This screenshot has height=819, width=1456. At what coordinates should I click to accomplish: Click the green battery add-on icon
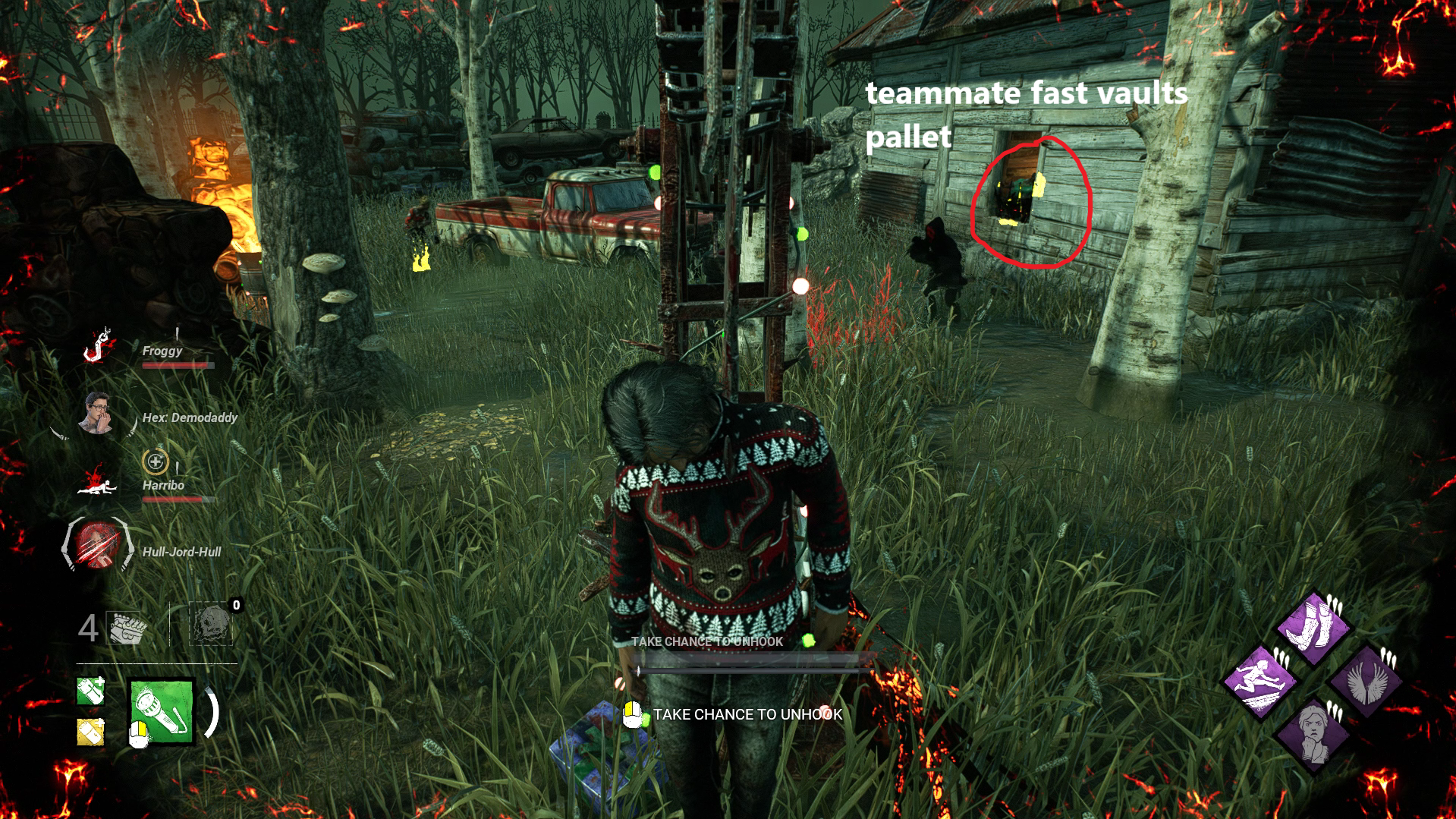pos(89,691)
